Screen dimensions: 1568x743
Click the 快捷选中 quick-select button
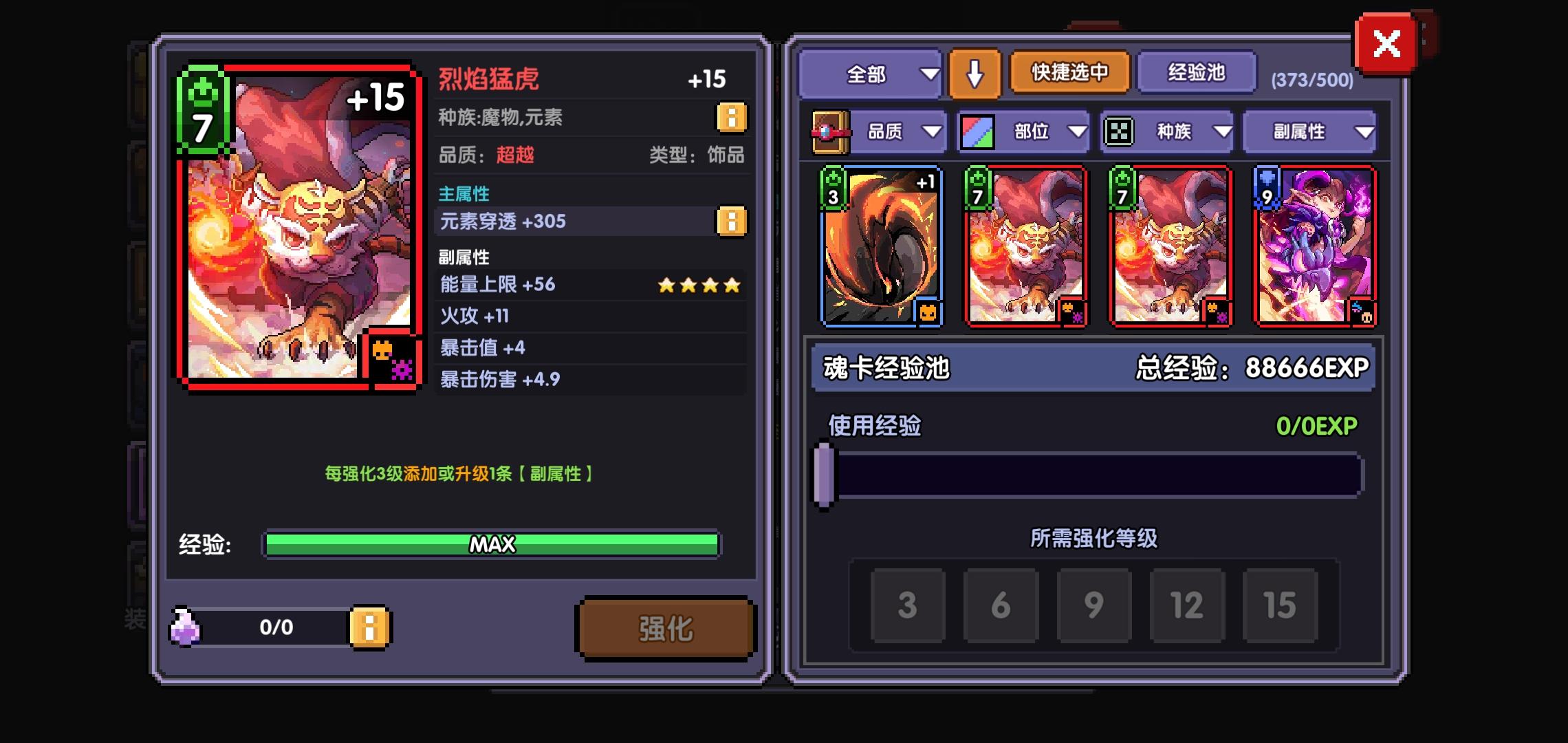1068,72
